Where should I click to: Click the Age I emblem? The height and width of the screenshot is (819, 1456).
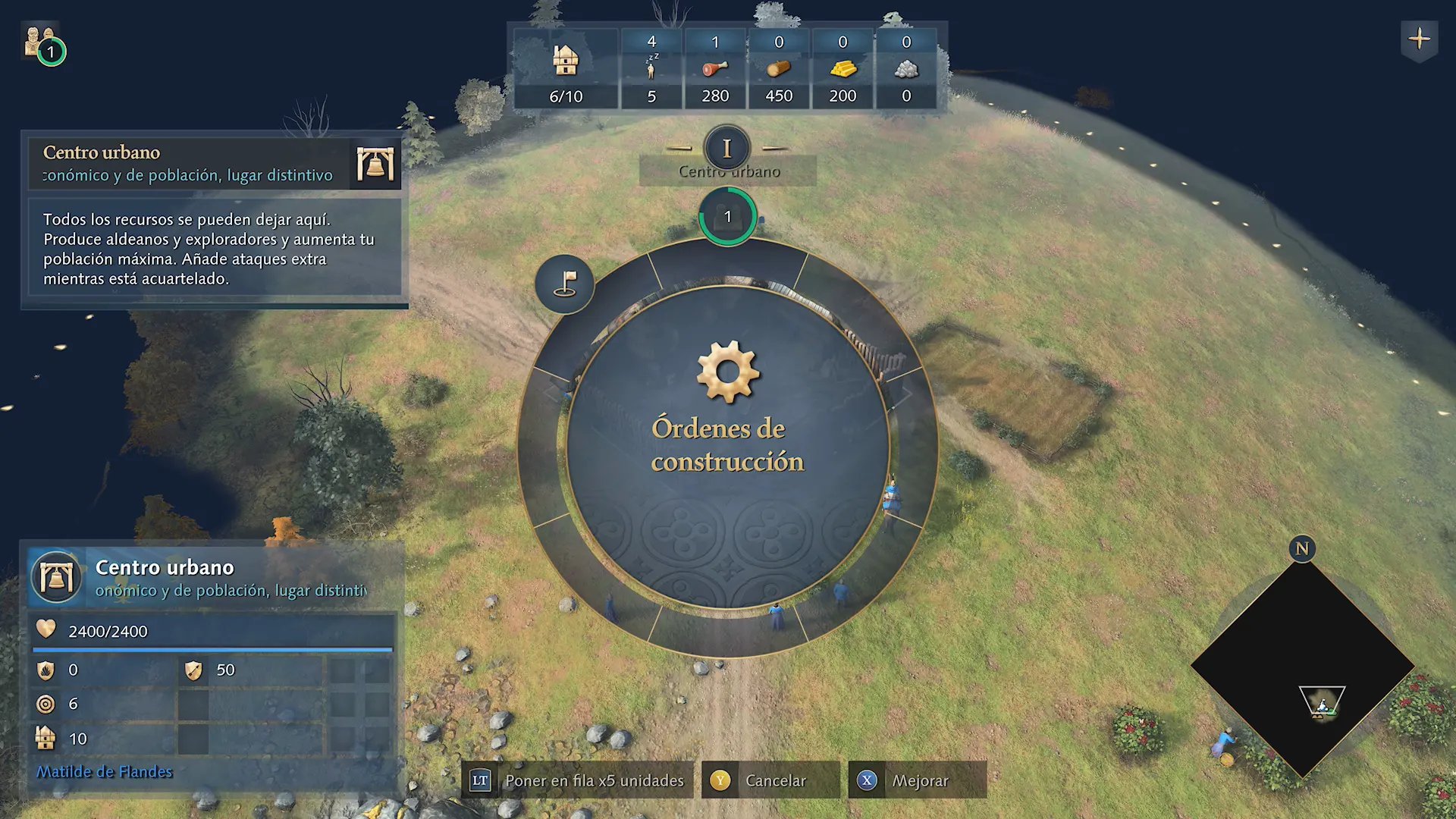pos(726,148)
